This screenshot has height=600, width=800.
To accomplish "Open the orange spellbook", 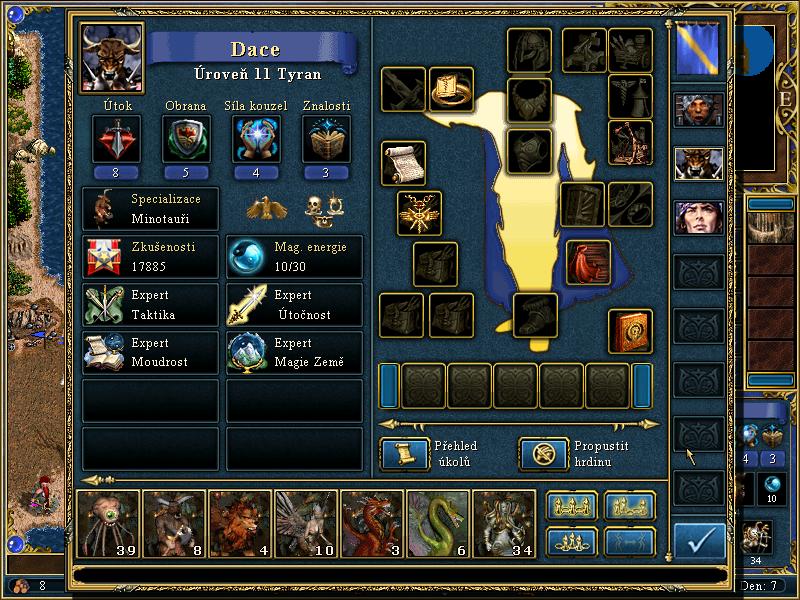I will 630,331.
